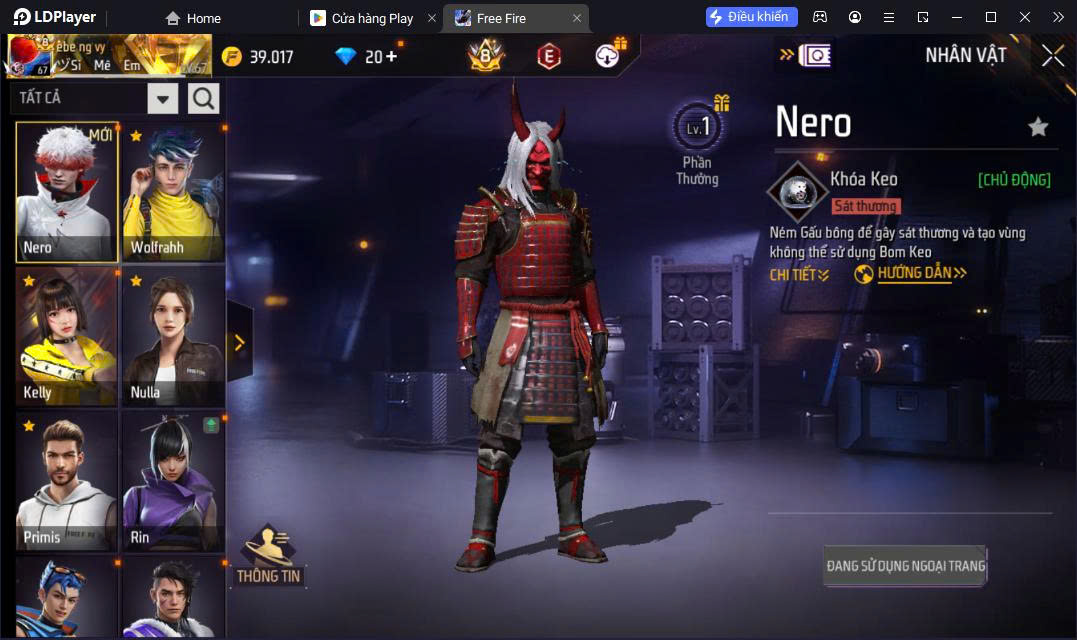Click the ĐANG SỬ DỤNG NGOẠI TRANG button

905,566
